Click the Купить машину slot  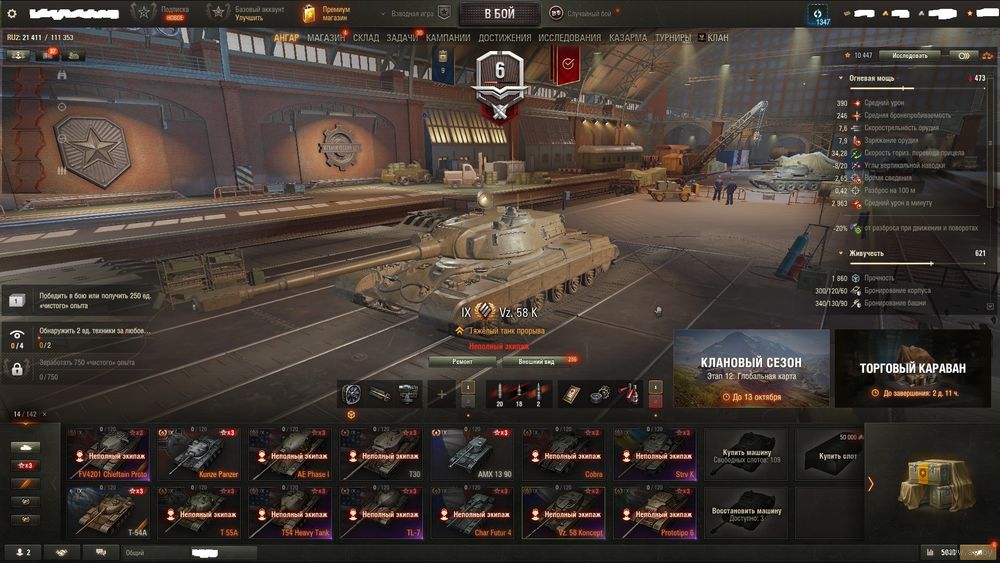(x=748, y=454)
